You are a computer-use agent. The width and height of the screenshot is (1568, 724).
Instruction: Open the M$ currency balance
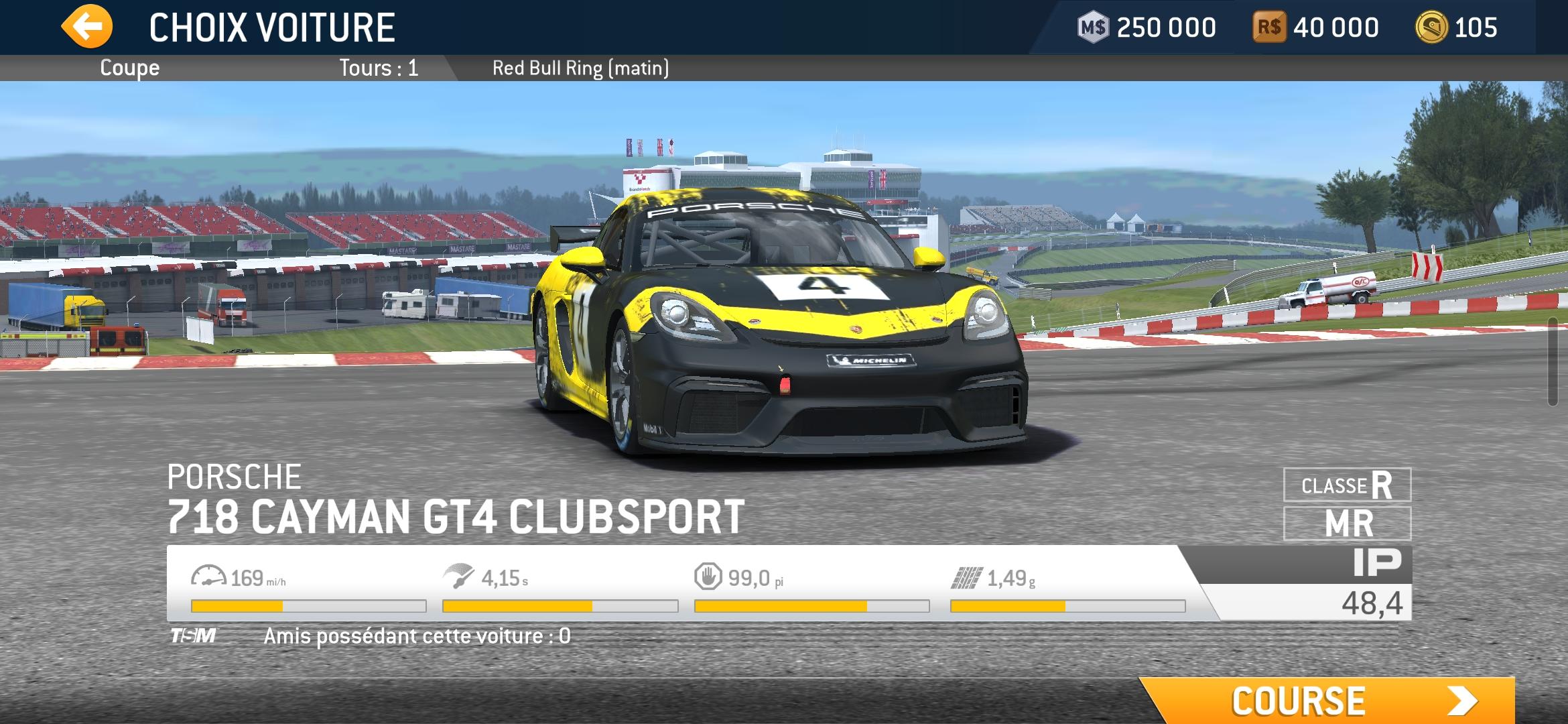(1147, 27)
